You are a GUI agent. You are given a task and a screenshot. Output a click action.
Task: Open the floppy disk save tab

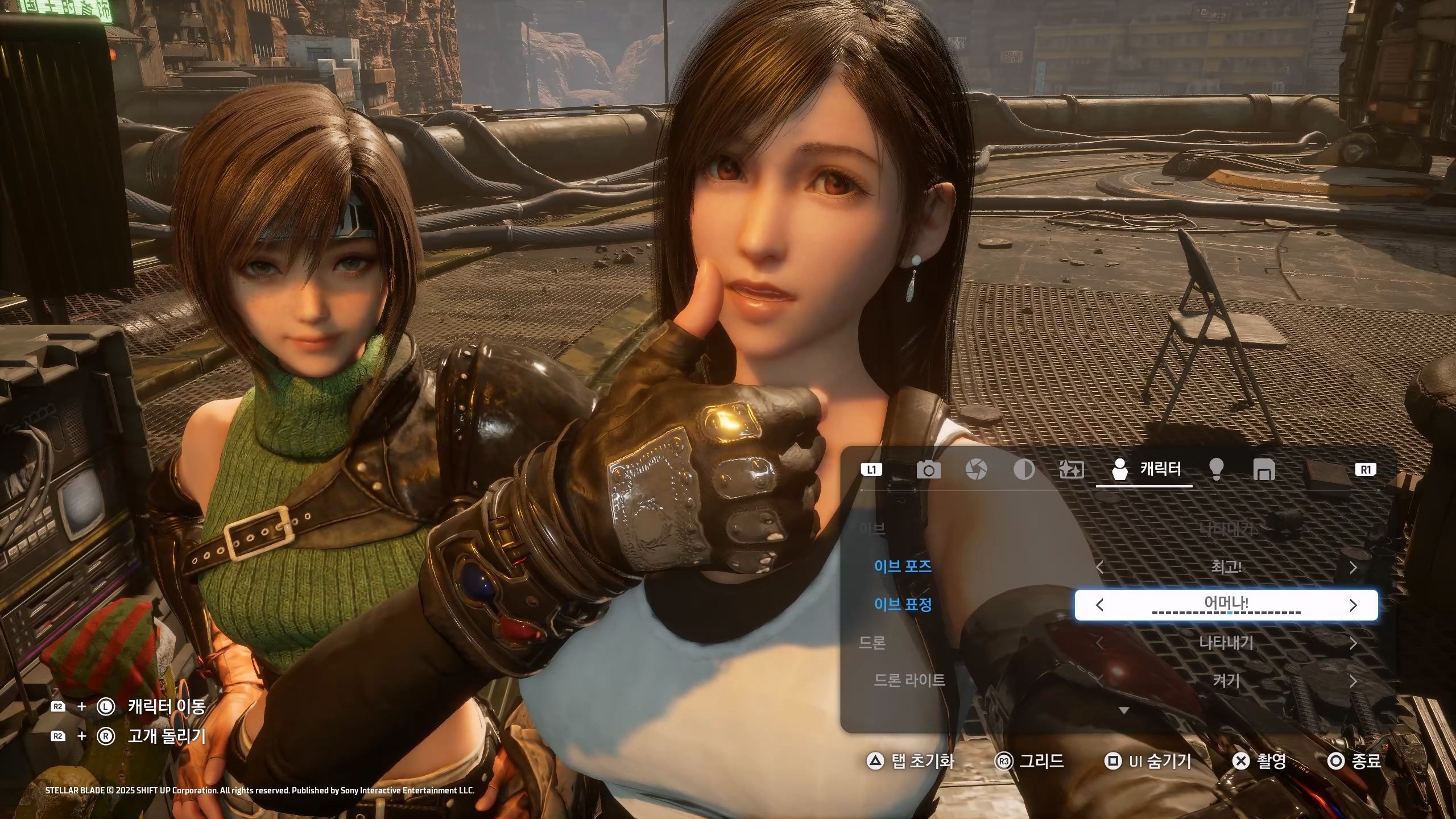[1264, 470]
